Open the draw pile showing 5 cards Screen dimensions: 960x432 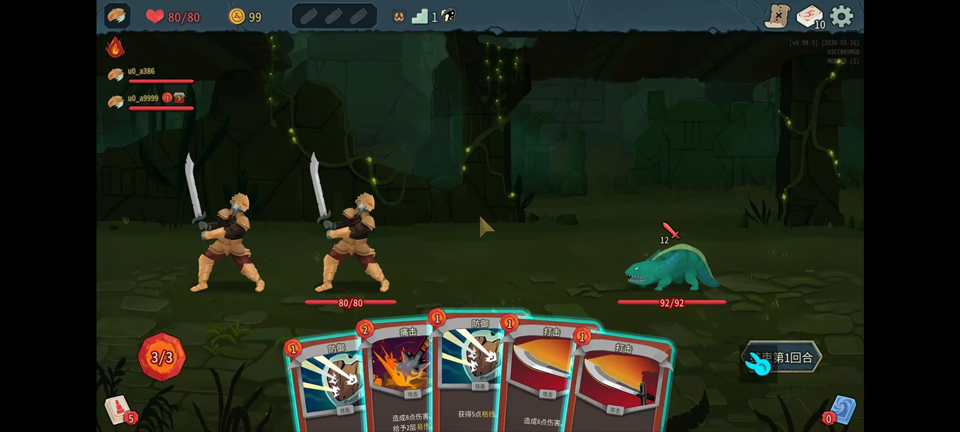(x=120, y=409)
